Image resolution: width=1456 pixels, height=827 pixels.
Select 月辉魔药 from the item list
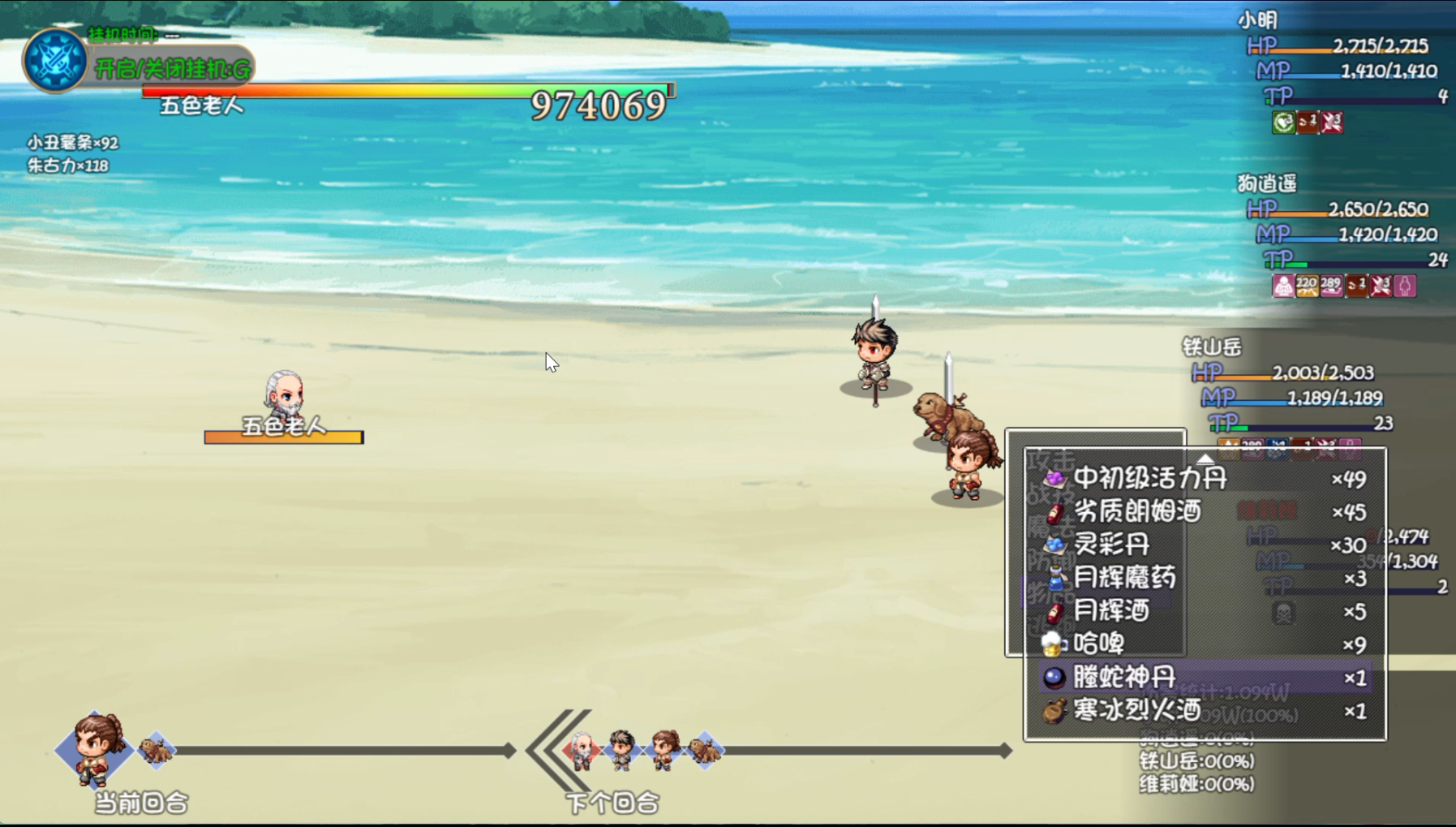click(1124, 578)
